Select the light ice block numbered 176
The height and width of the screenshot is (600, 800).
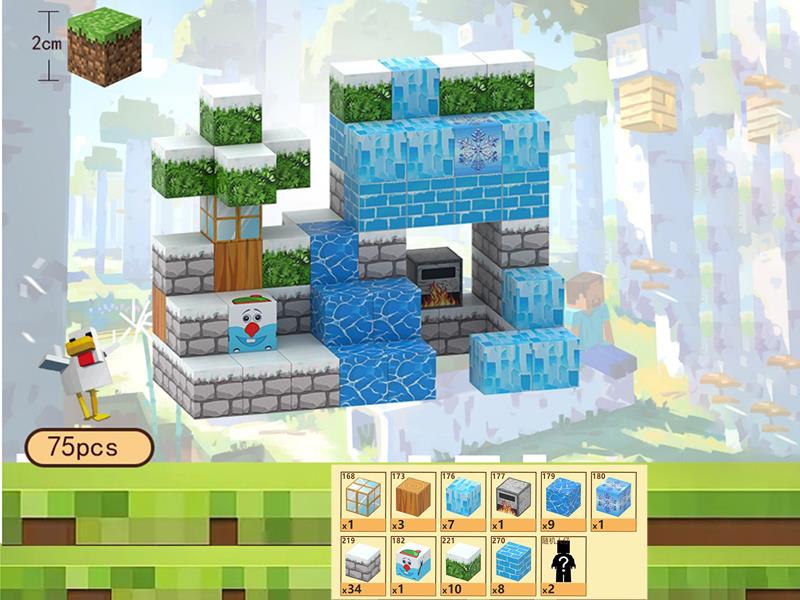point(462,499)
